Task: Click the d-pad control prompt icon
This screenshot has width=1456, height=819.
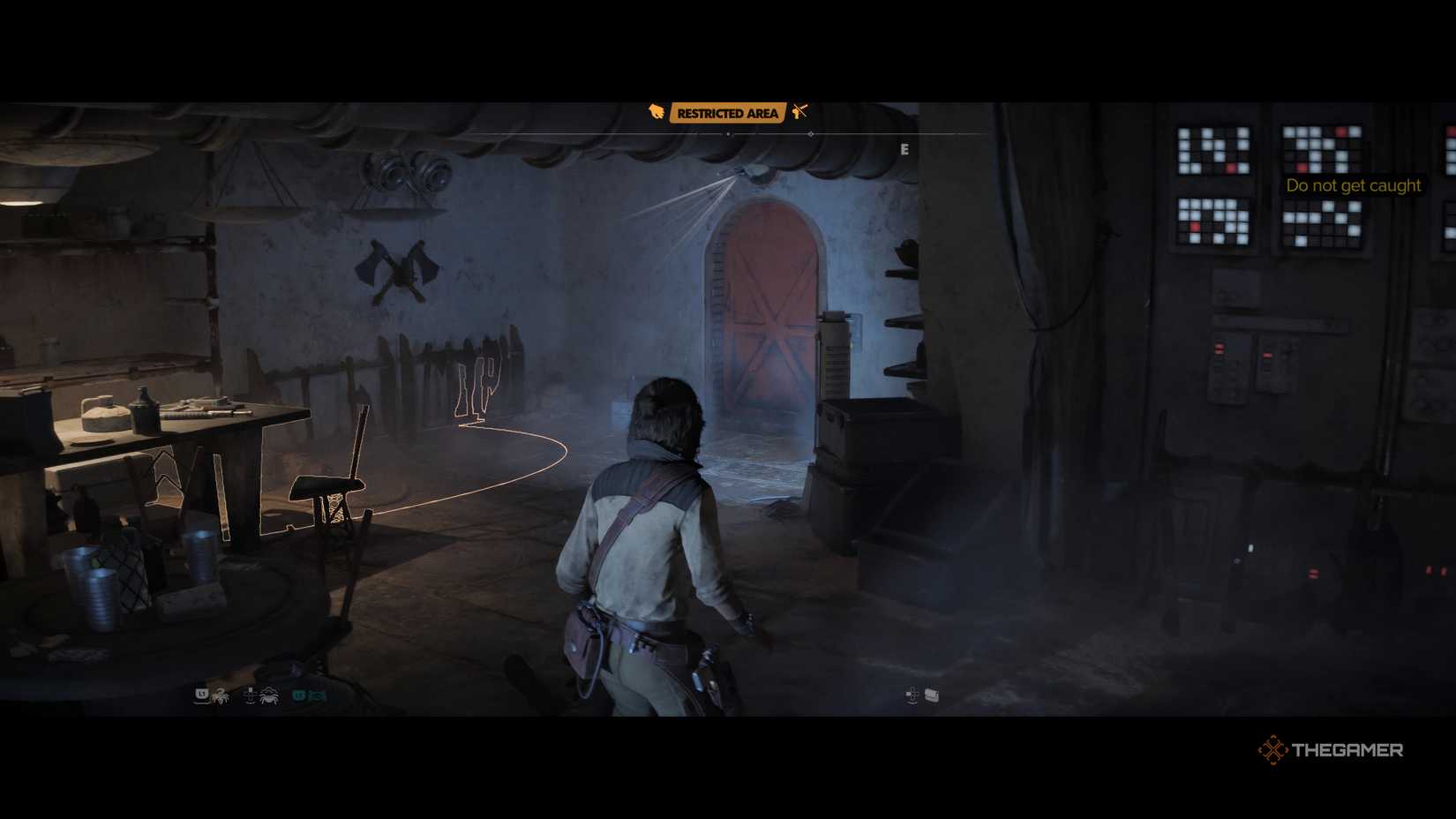Action: click(250, 695)
